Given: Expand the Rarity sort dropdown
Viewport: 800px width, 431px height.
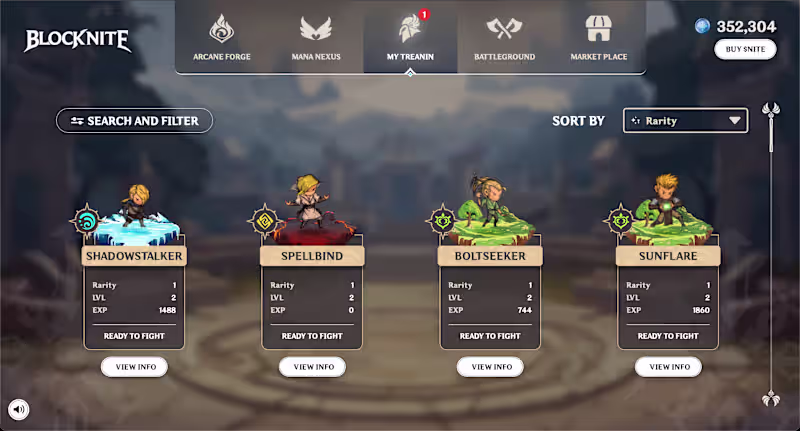Looking at the screenshot, I should [x=685, y=121].
